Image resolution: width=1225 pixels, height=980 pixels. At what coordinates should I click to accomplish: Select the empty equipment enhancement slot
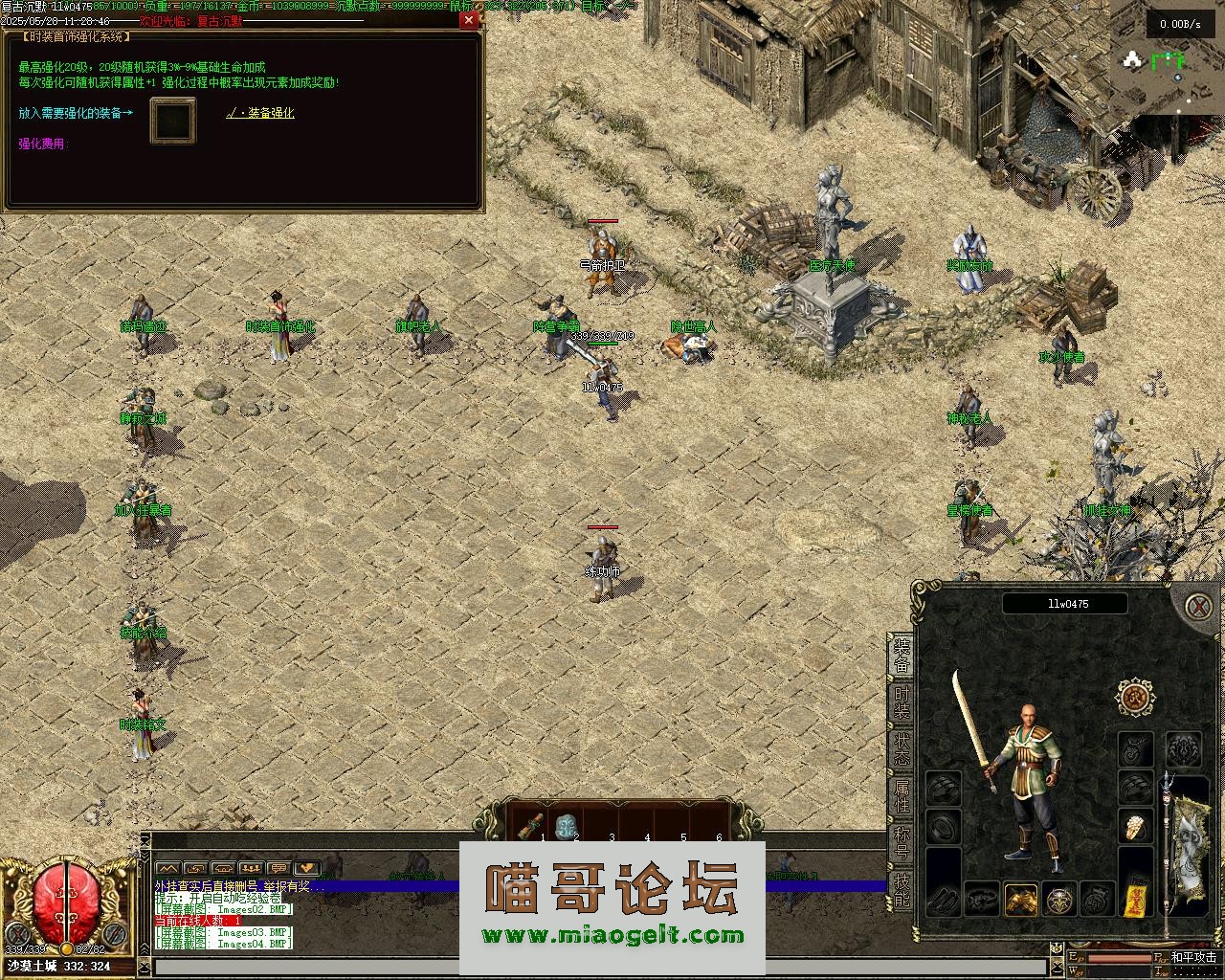click(172, 121)
